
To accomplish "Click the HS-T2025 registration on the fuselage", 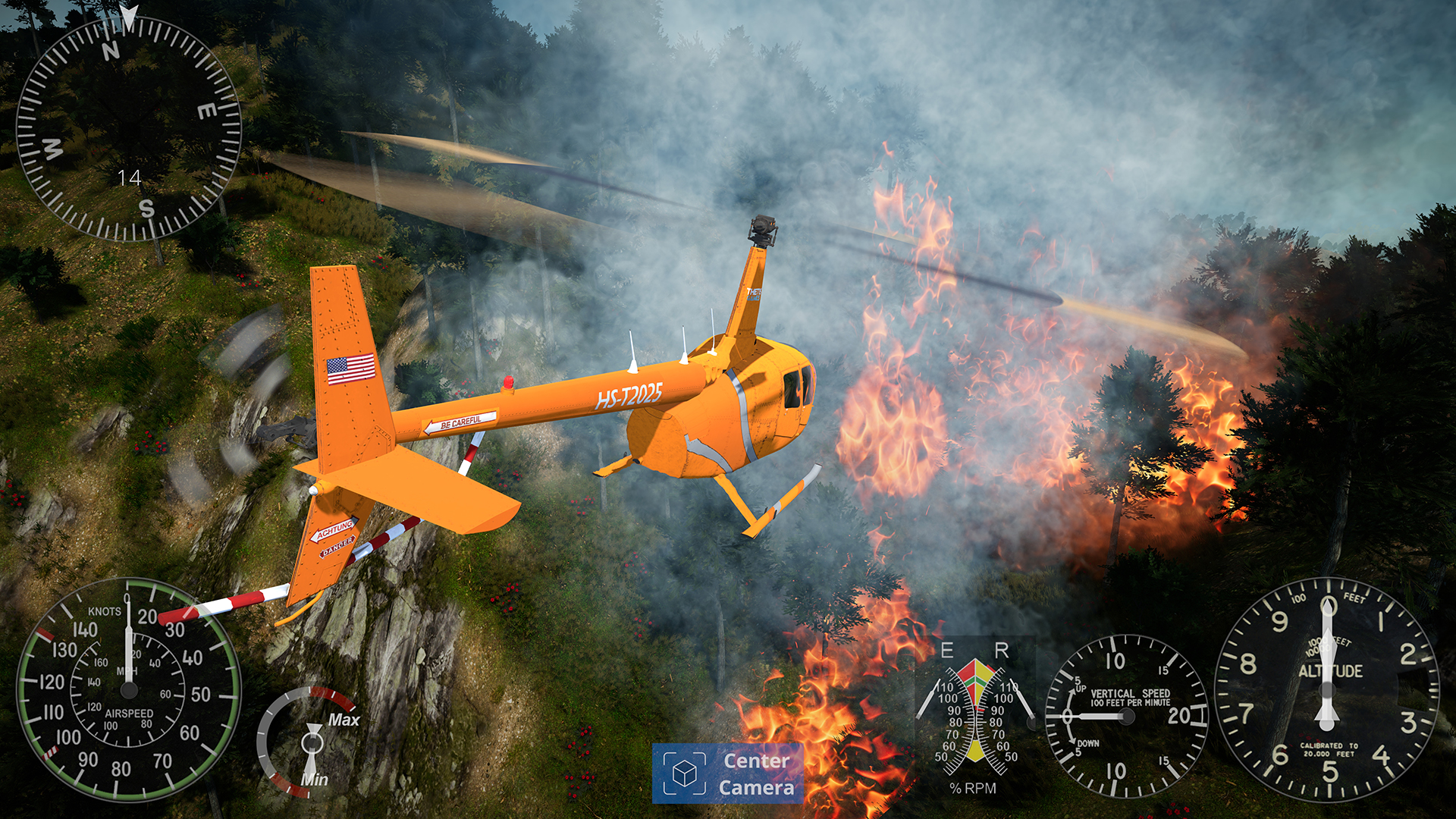I will 632,394.
